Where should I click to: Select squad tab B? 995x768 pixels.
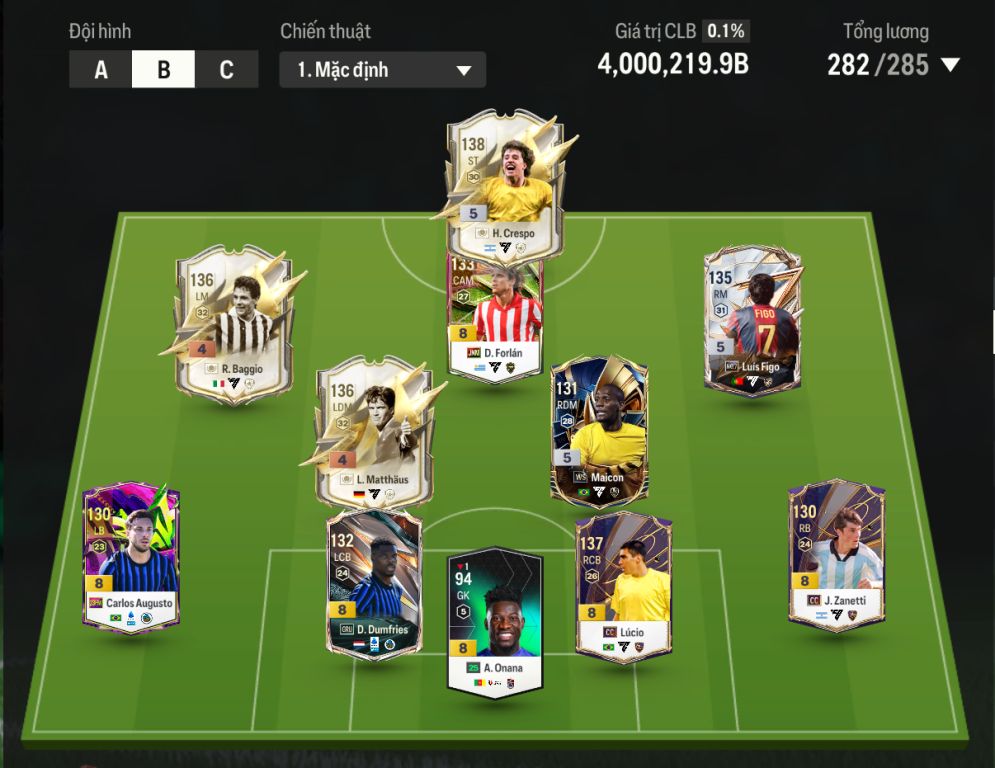point(163,70)
